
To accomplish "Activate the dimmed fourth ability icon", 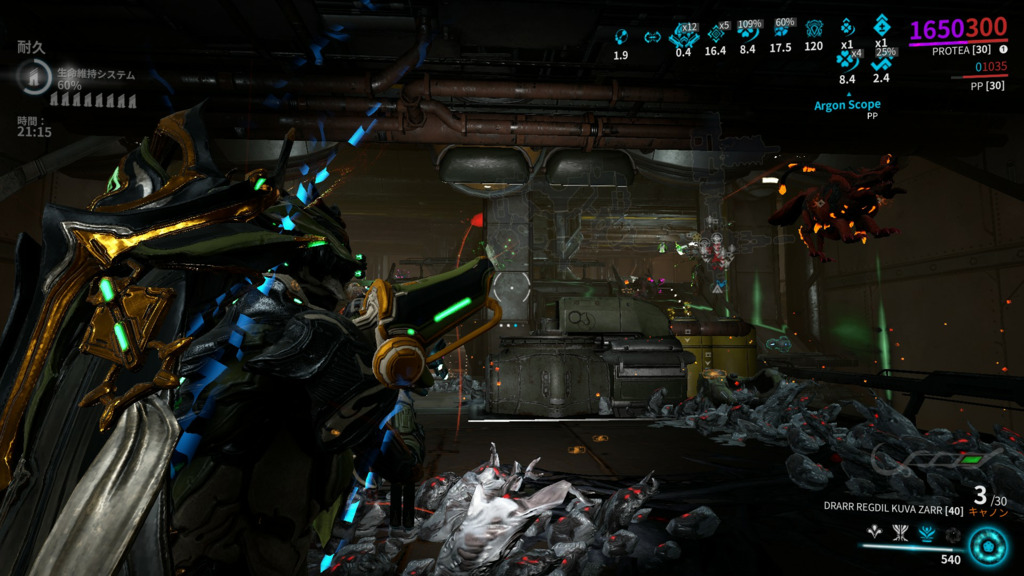I will (x=951, y=535).
